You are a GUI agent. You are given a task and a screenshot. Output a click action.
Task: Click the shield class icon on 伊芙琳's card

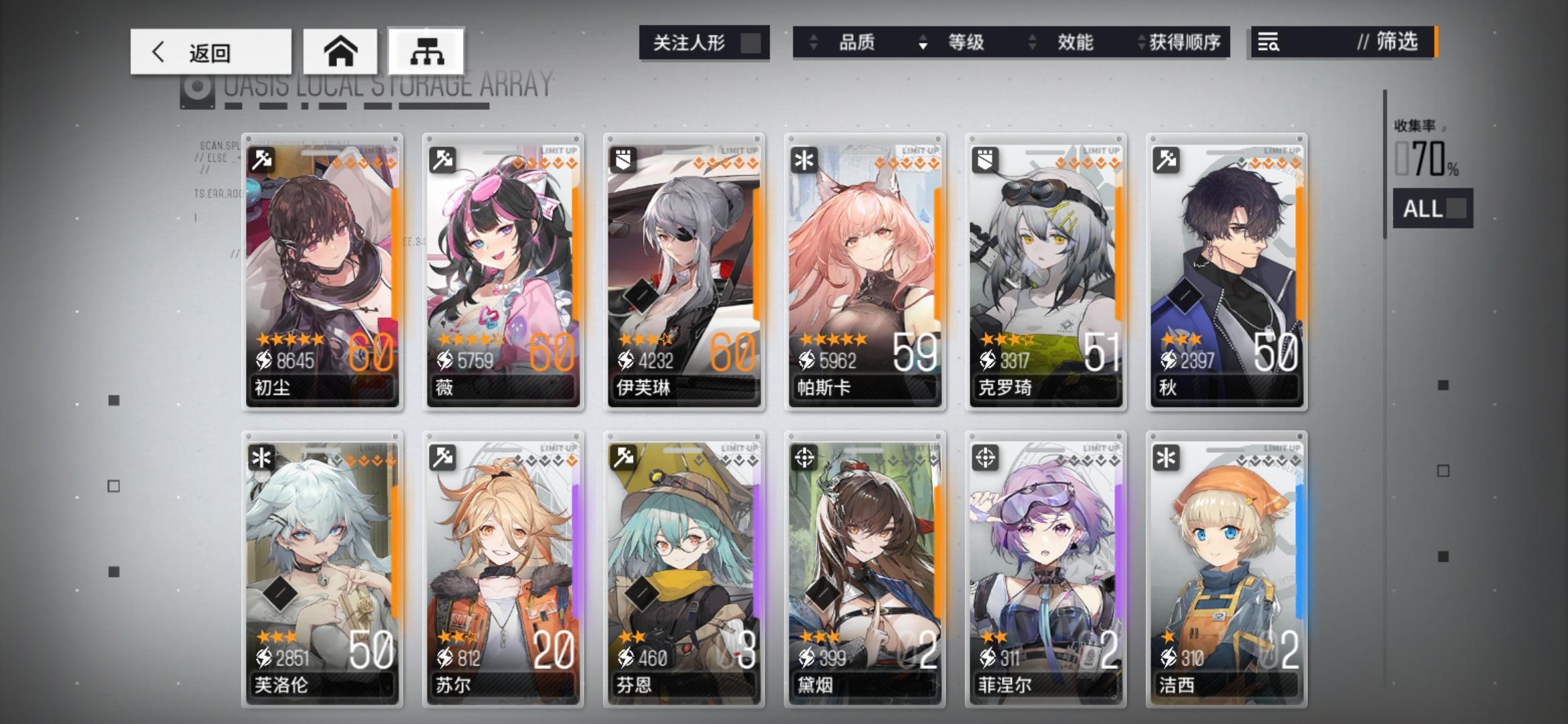[x=622, y=160]
